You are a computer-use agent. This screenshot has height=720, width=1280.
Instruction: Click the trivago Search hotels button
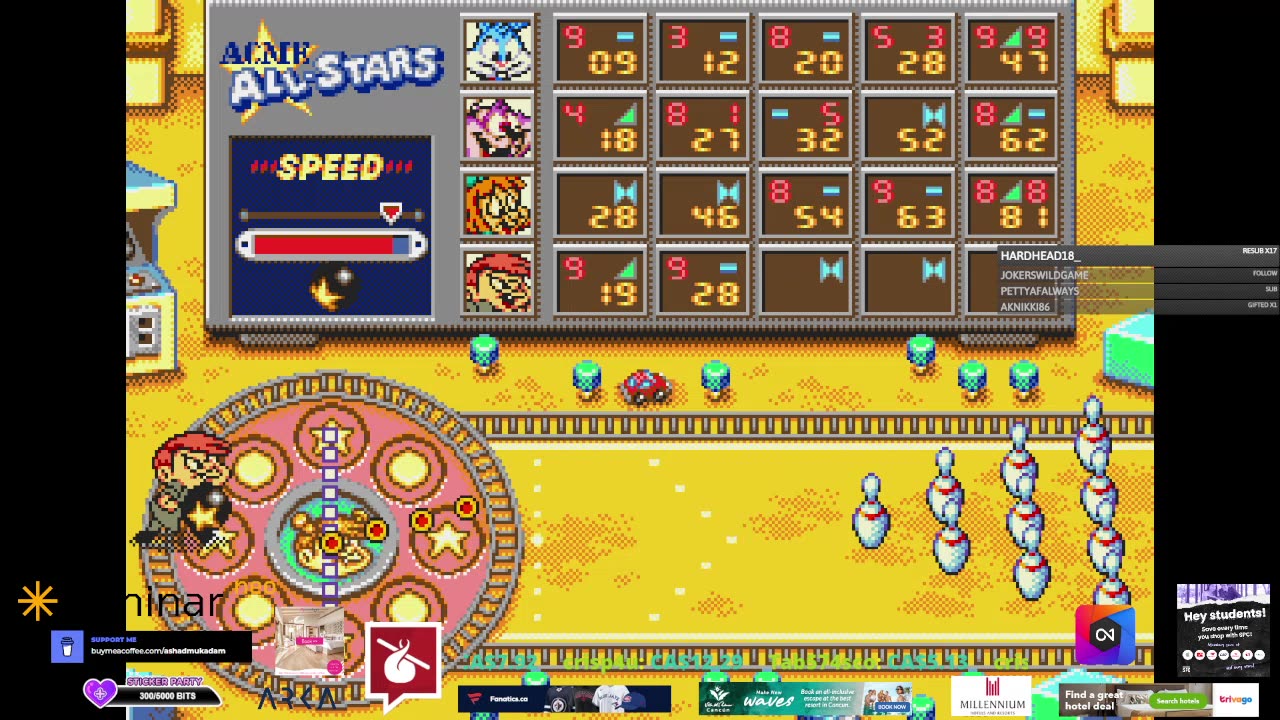1177,701
